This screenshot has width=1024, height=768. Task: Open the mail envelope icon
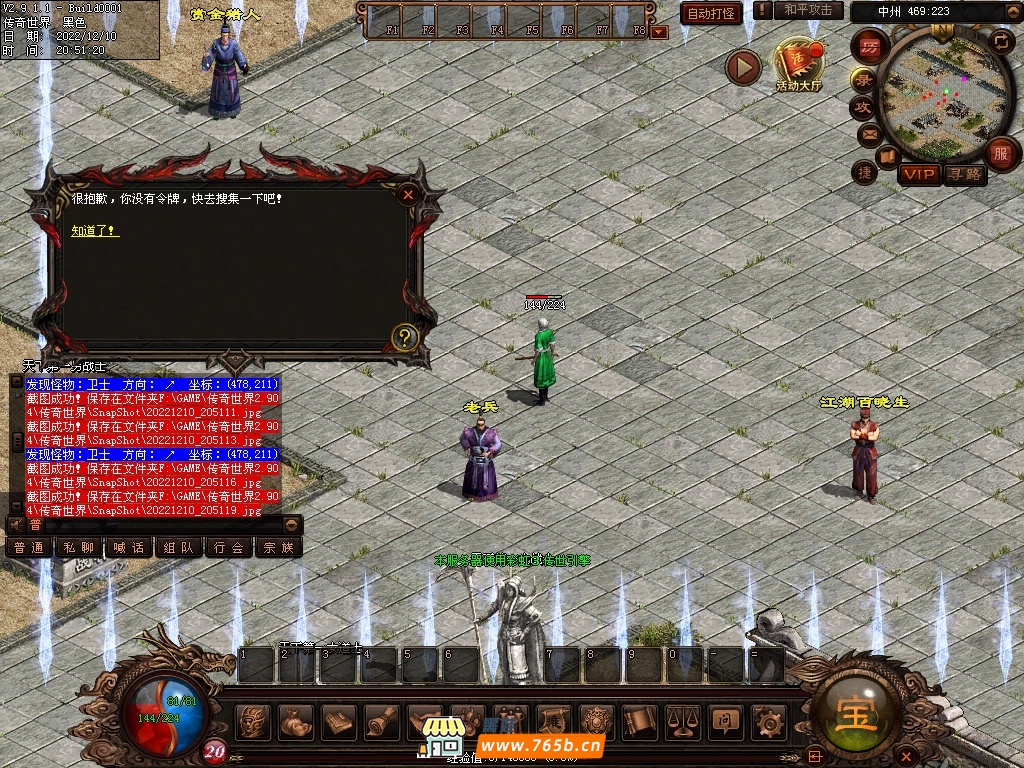tap(868, 134)
